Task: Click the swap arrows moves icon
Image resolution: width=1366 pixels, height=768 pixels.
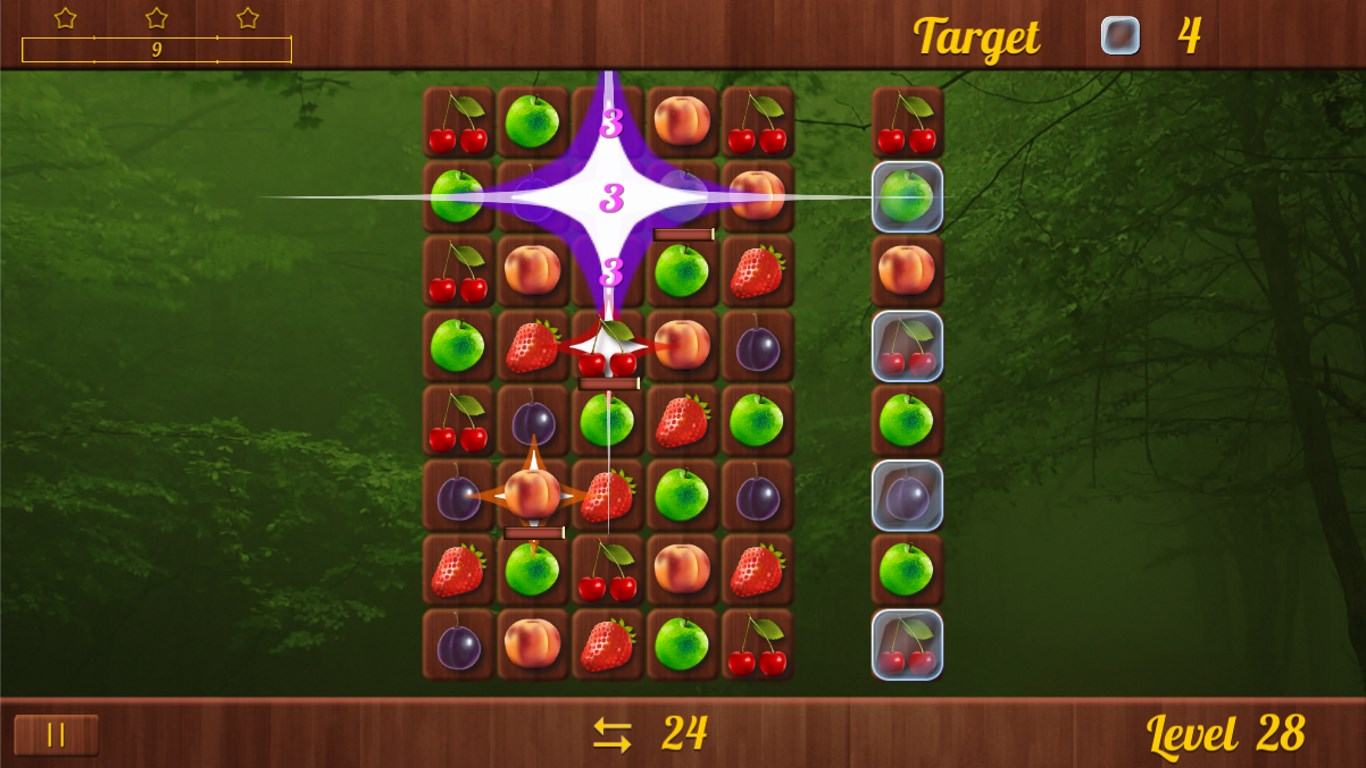Action: click(x=613, y=735)
